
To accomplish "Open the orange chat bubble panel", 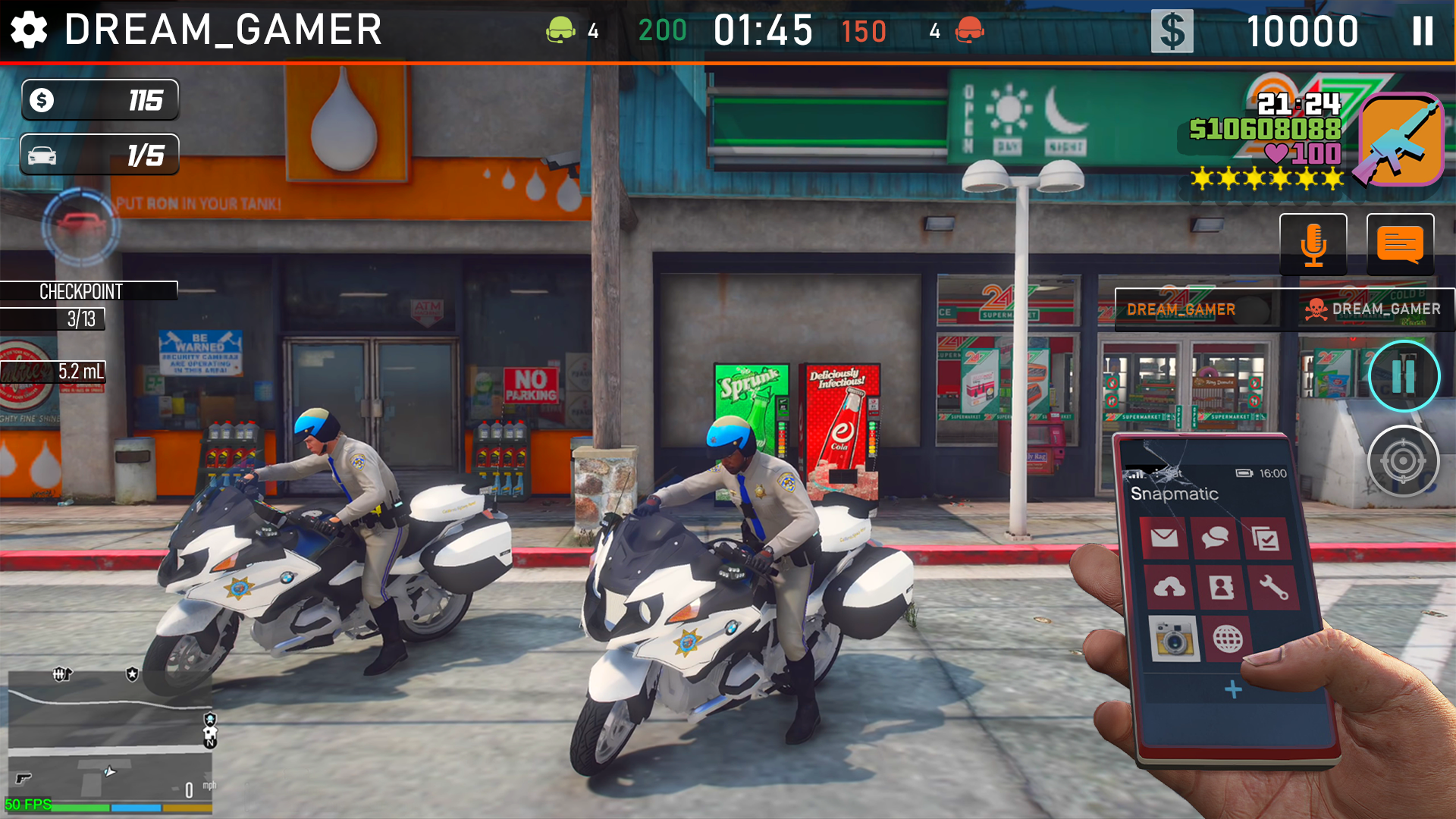I will 1399,244.
